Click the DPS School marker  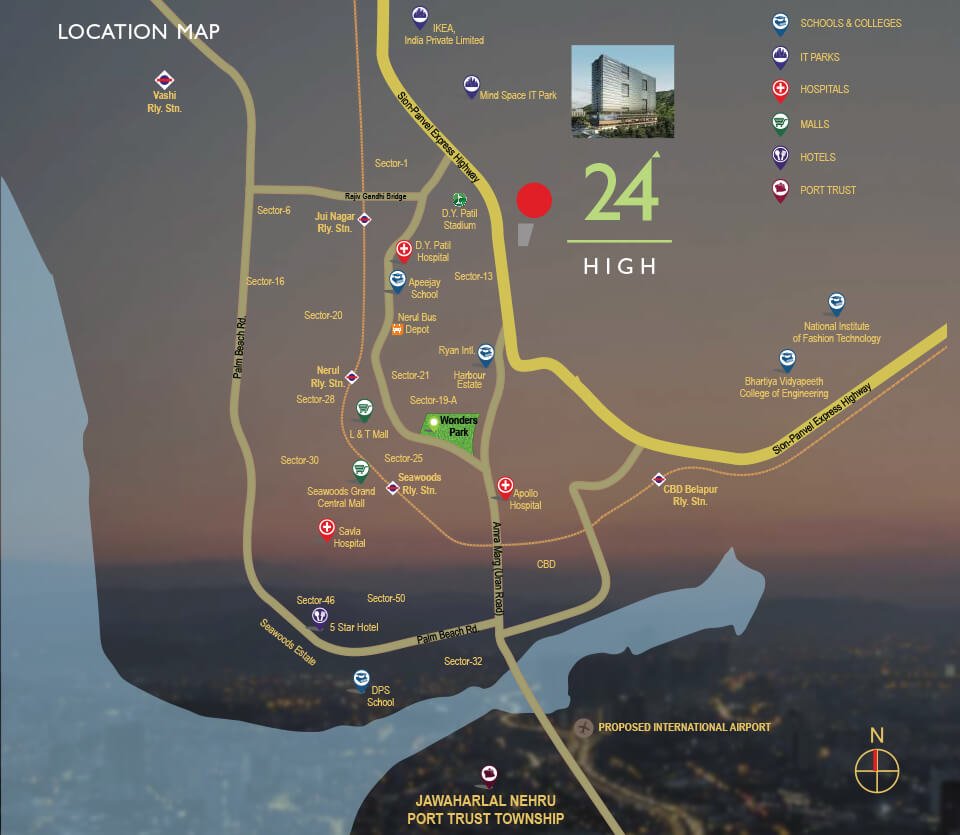(362, 680)
